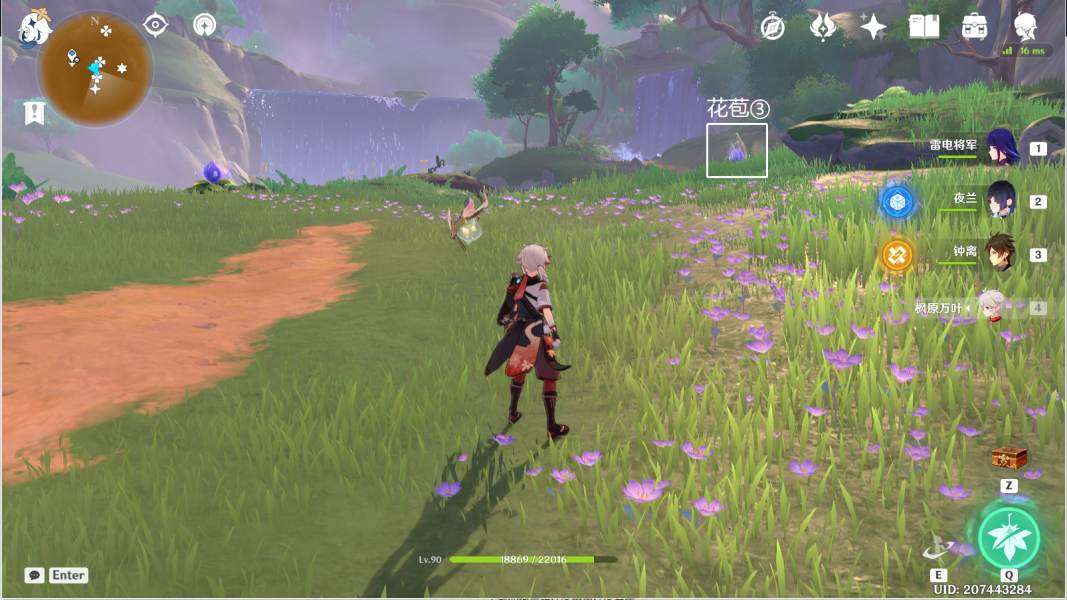Open the backpack inventory icon
1067x600 pixels.
pos(974,27)
